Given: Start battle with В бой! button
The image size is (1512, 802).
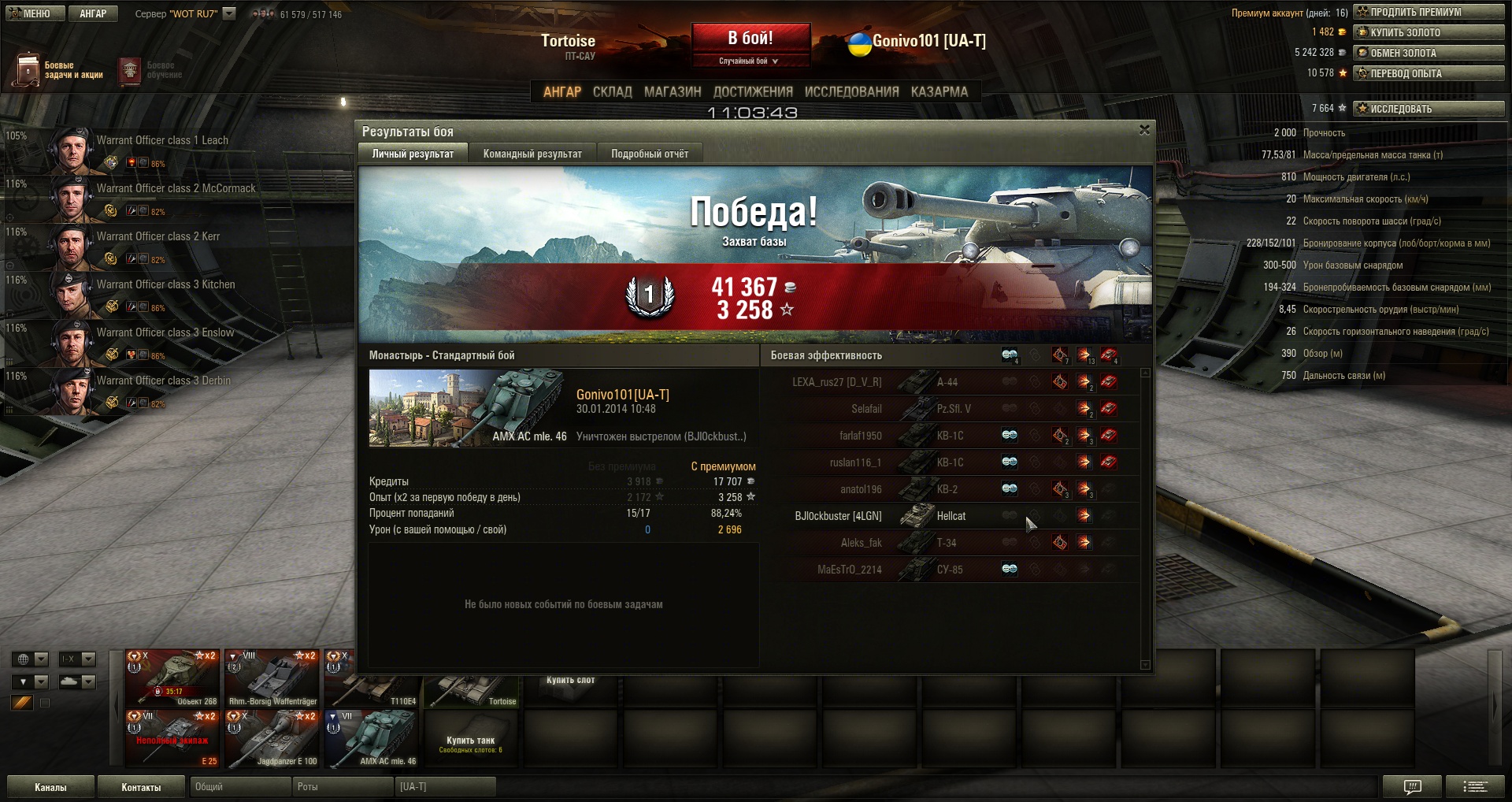Looking at the screenshot, I should pyautogui.click(x=750, y=39).
